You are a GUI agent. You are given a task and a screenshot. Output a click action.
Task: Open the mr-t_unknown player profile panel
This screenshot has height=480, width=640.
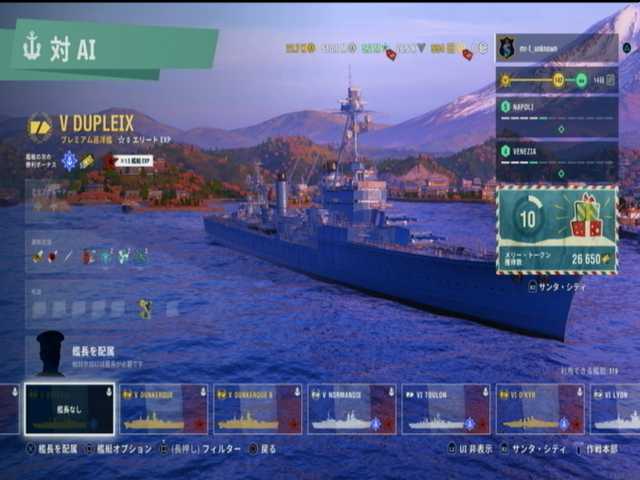[557, 47]
